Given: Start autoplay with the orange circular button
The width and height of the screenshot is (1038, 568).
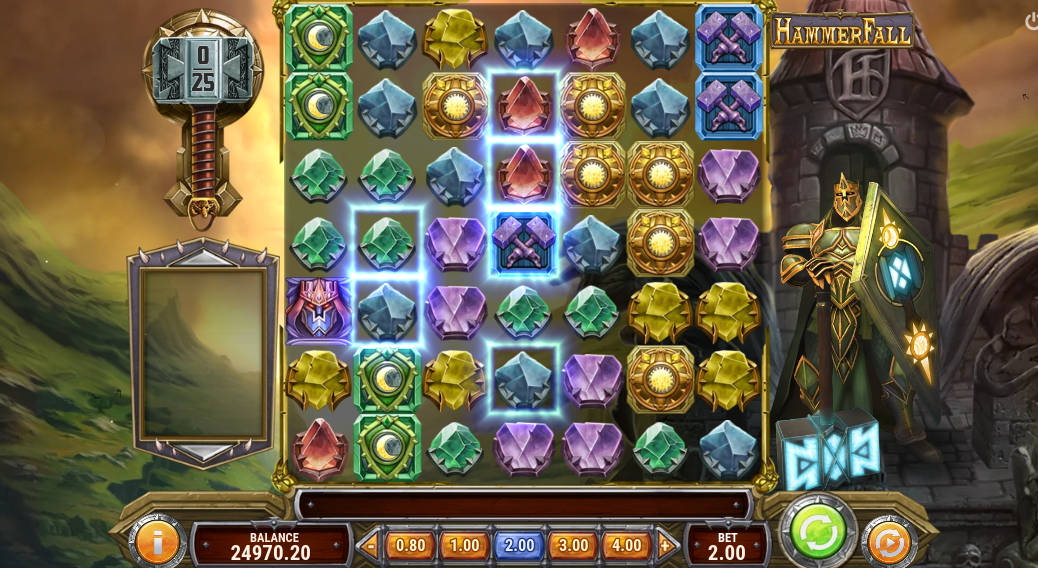Looking at the screenshot, I should 887,543.
